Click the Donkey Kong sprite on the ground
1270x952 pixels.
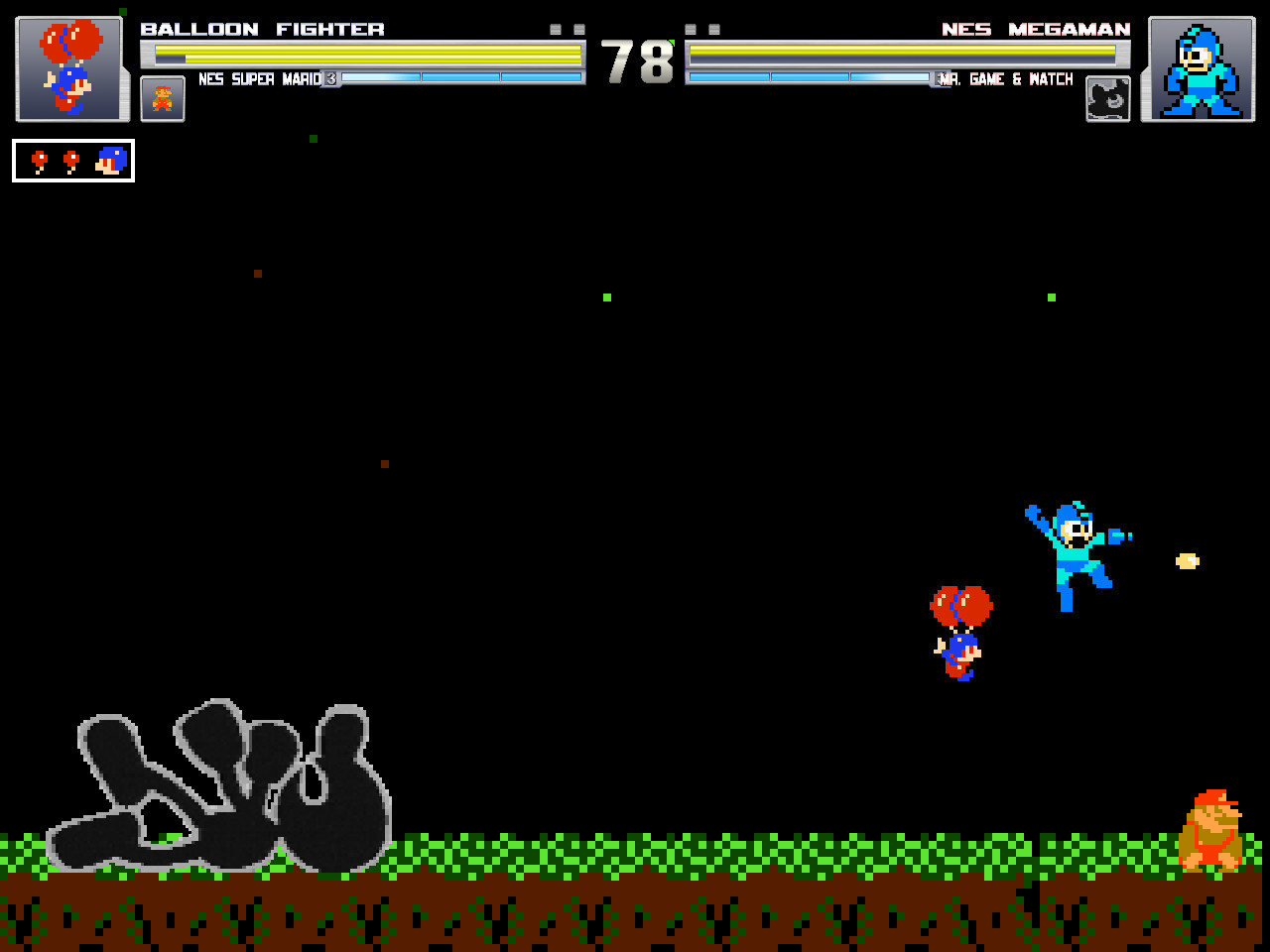[1211, 828]
